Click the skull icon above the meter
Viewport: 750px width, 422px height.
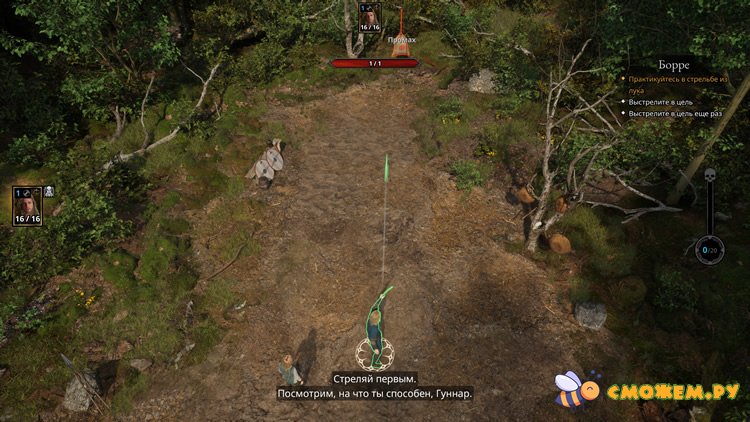click(711, 176)
